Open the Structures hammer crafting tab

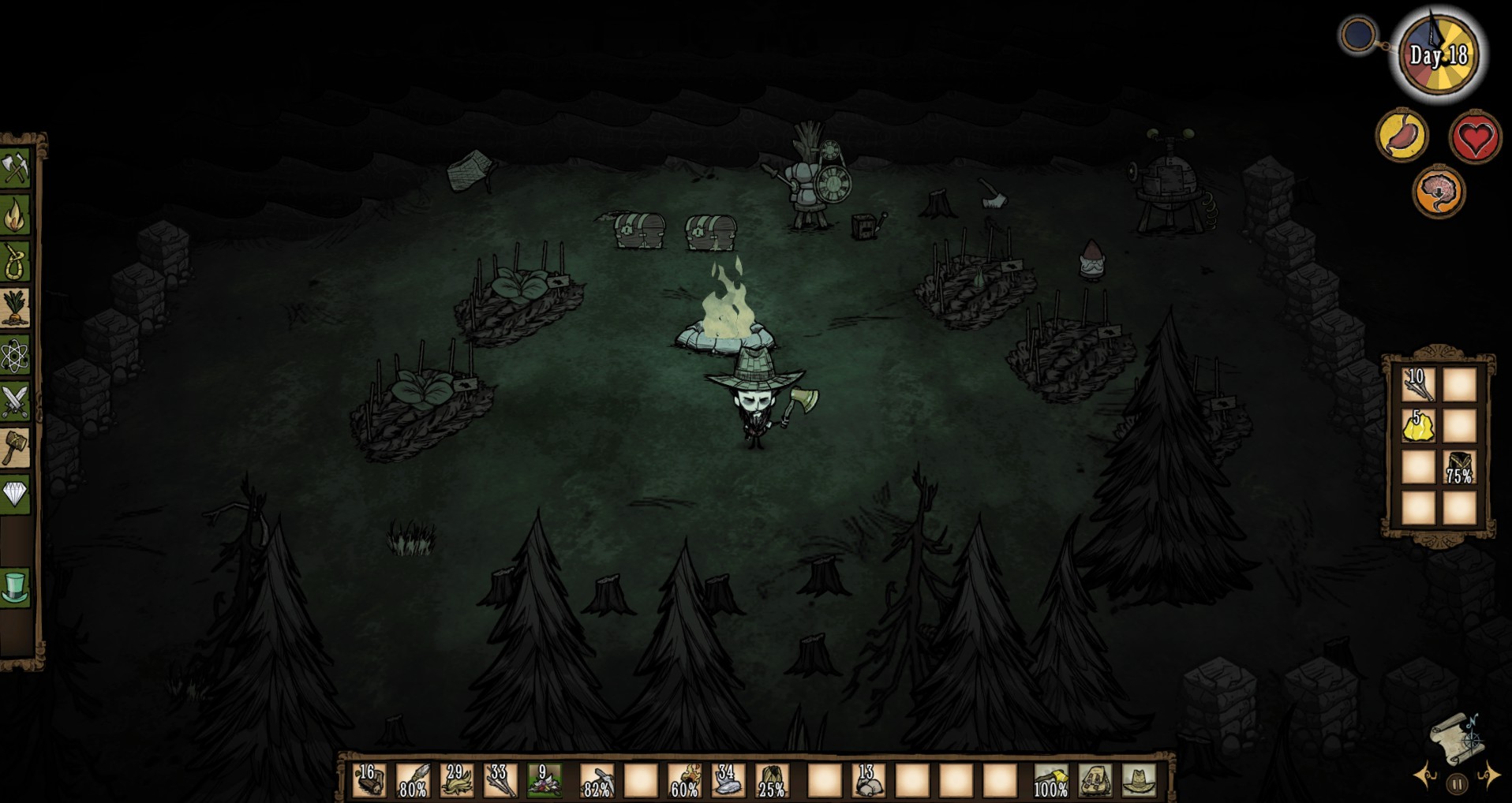click(15, 448)
